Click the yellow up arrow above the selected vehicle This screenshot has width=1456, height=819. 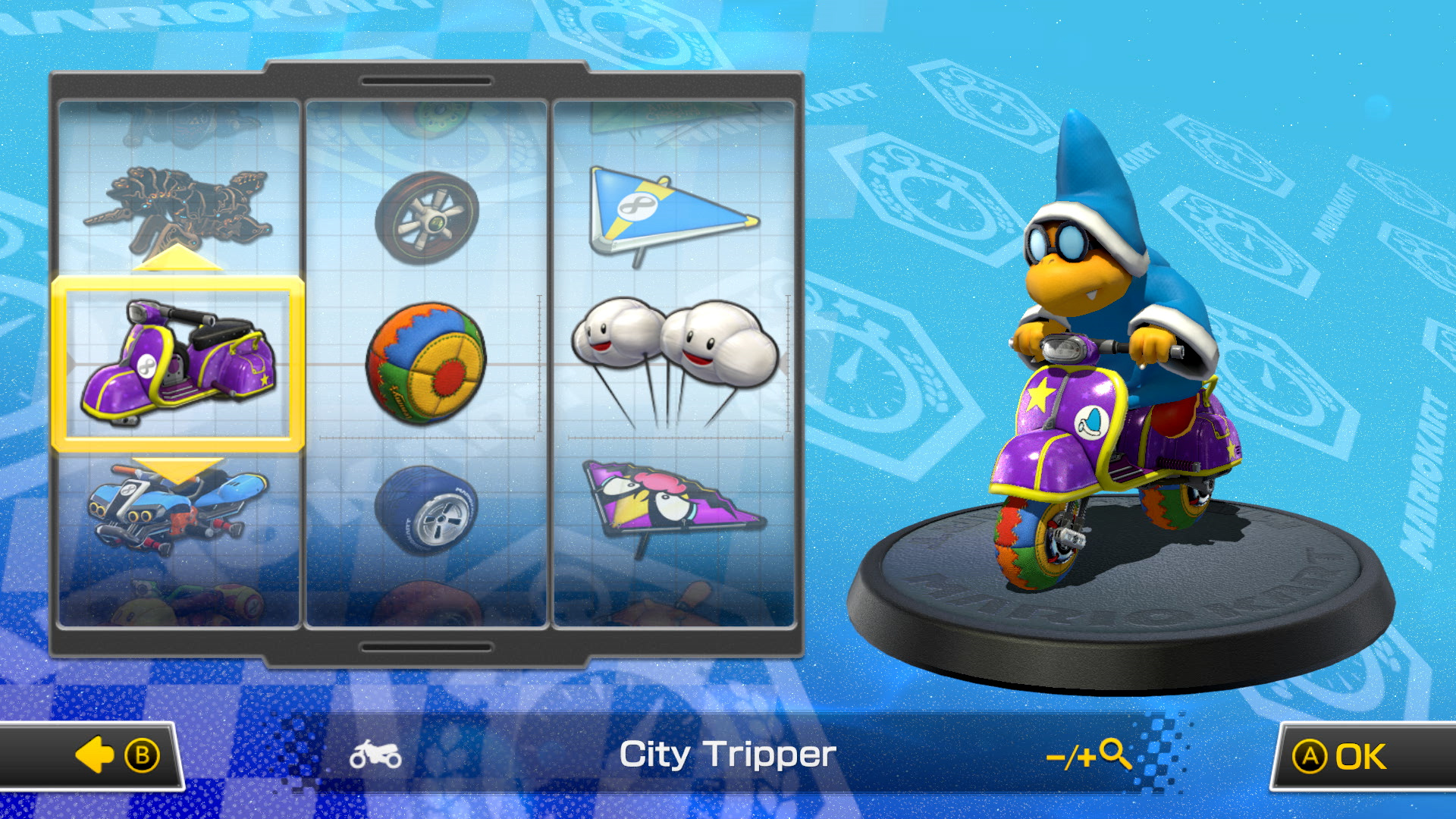[x=176, y=262]
